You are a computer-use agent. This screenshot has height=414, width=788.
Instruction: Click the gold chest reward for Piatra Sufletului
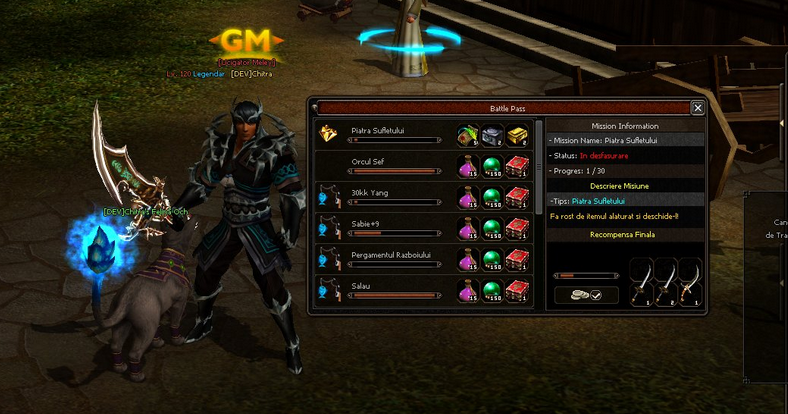[x=516, y=135]
